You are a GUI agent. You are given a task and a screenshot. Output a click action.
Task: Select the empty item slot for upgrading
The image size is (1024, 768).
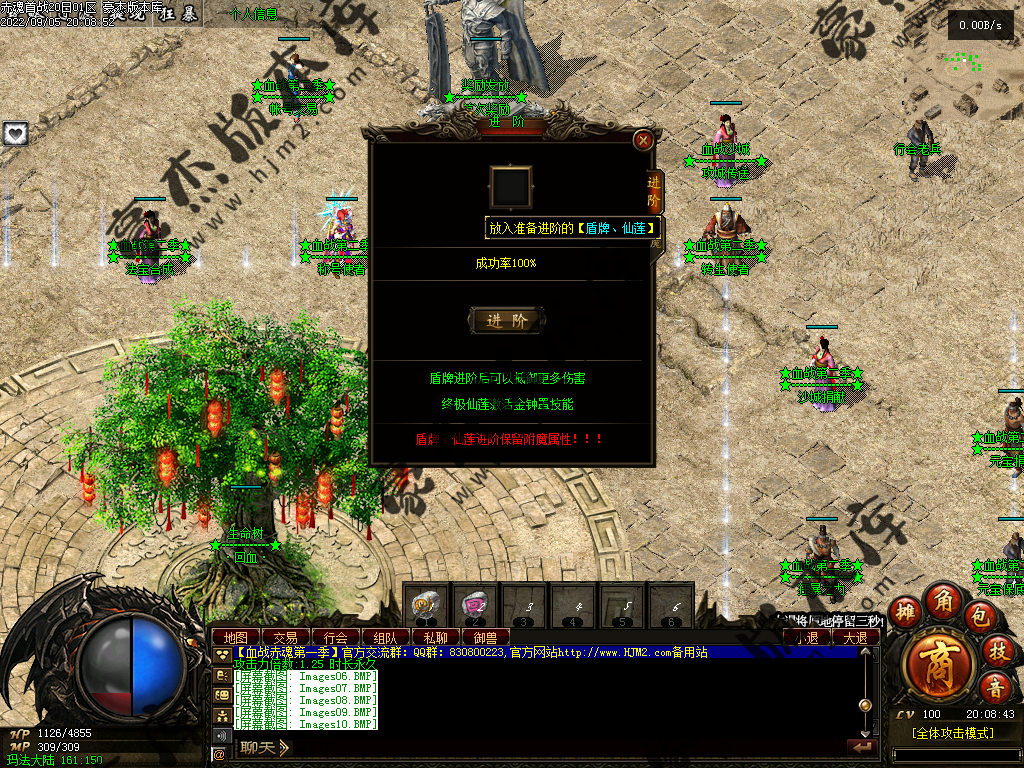[x=510, y=187]
